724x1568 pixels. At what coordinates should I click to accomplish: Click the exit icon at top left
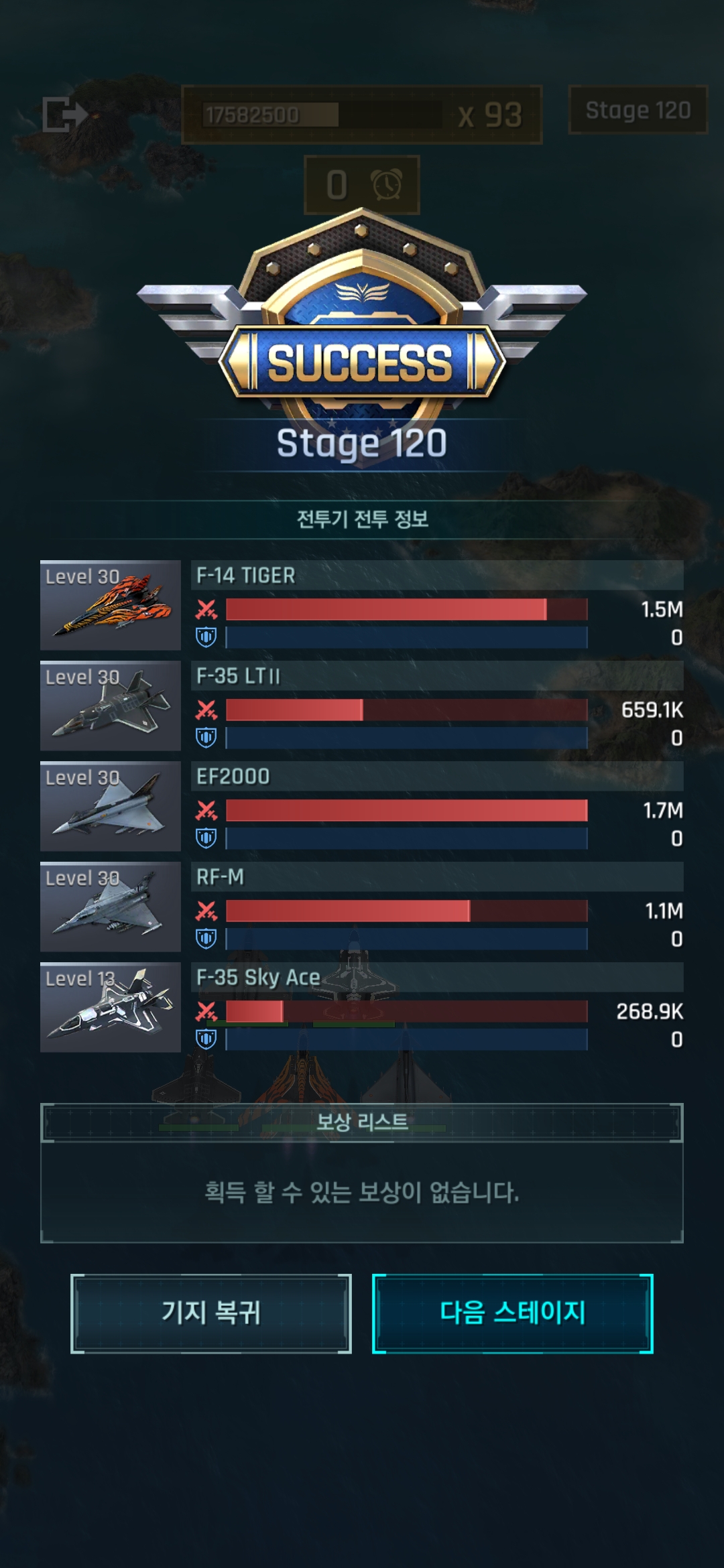coord(64,114)
